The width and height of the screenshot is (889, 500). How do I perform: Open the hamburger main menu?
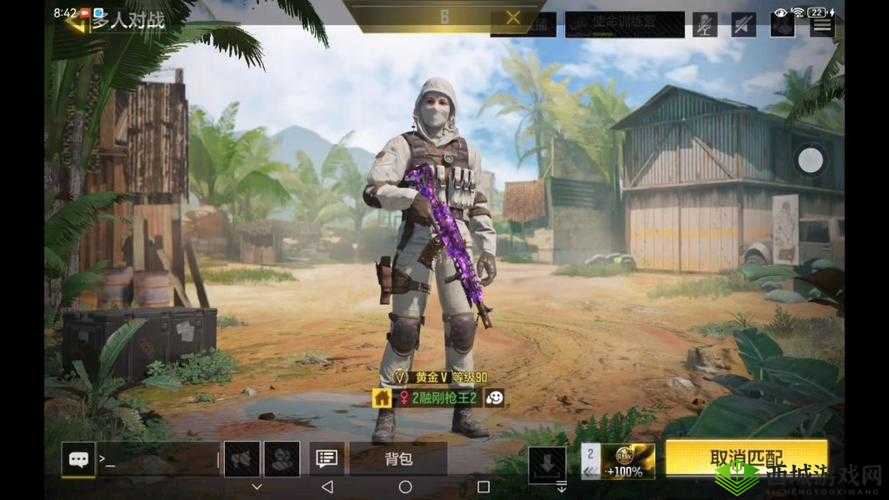(x=822, y=24)
